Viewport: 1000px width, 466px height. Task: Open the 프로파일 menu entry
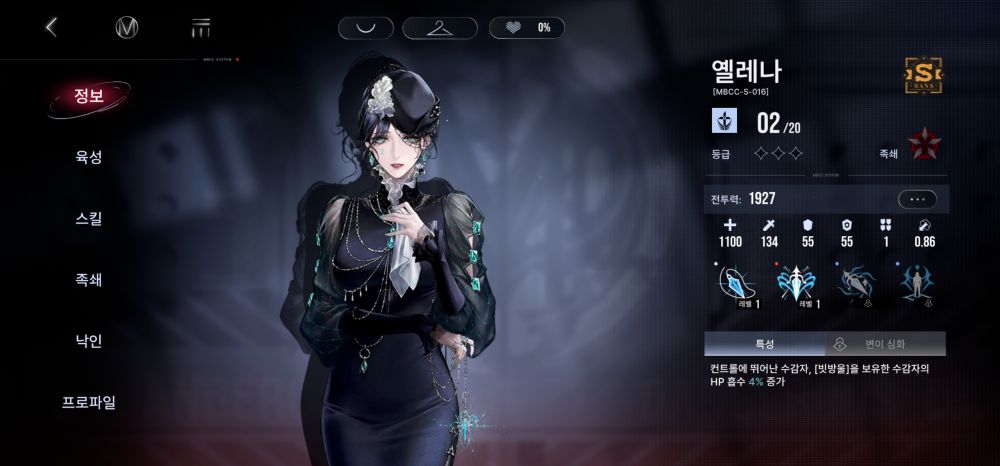point(89,402)
